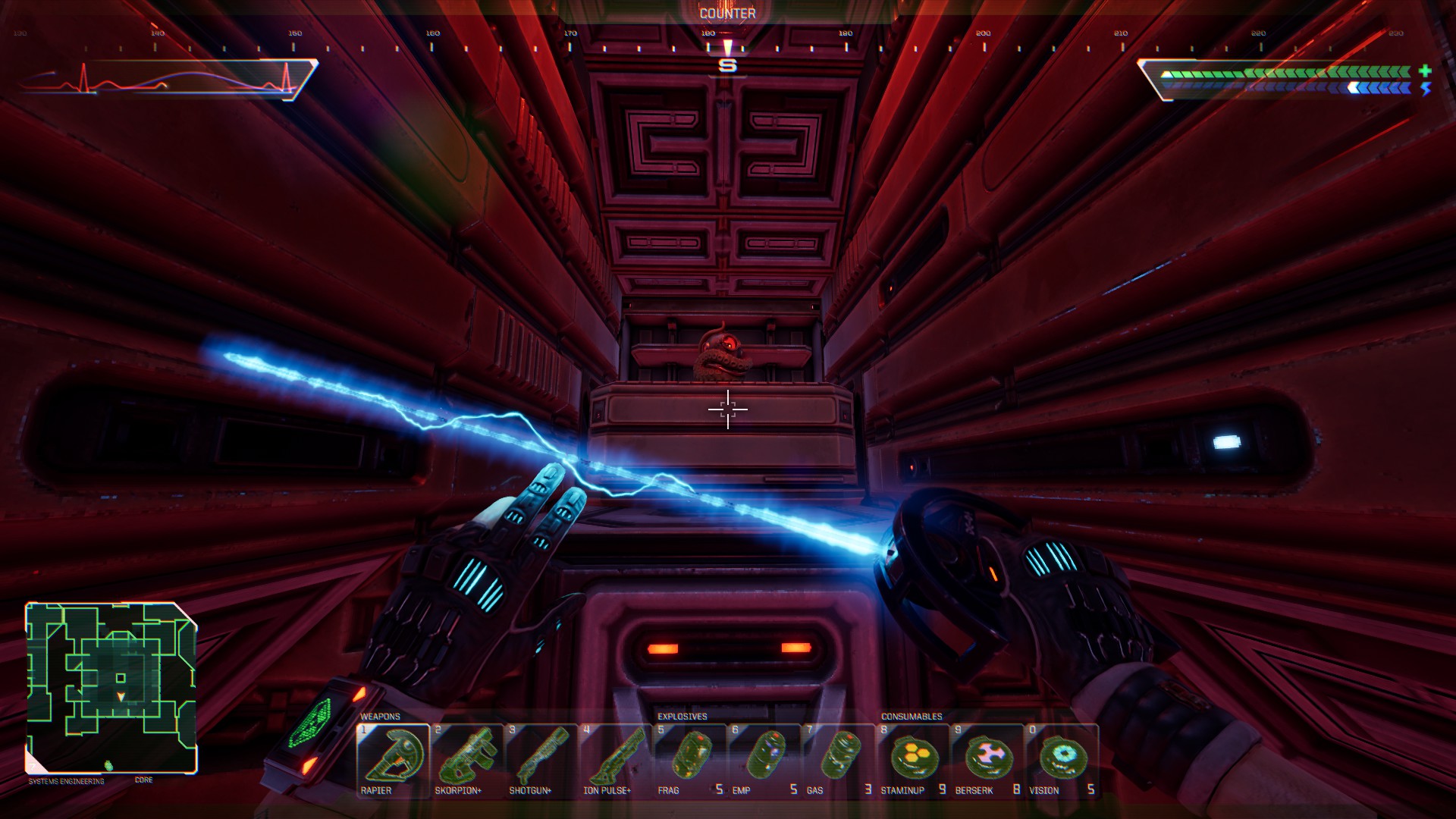Use the Vision consumable slot
Viewport: 1456px width, 819px height.
click(x=1062, y=760)
